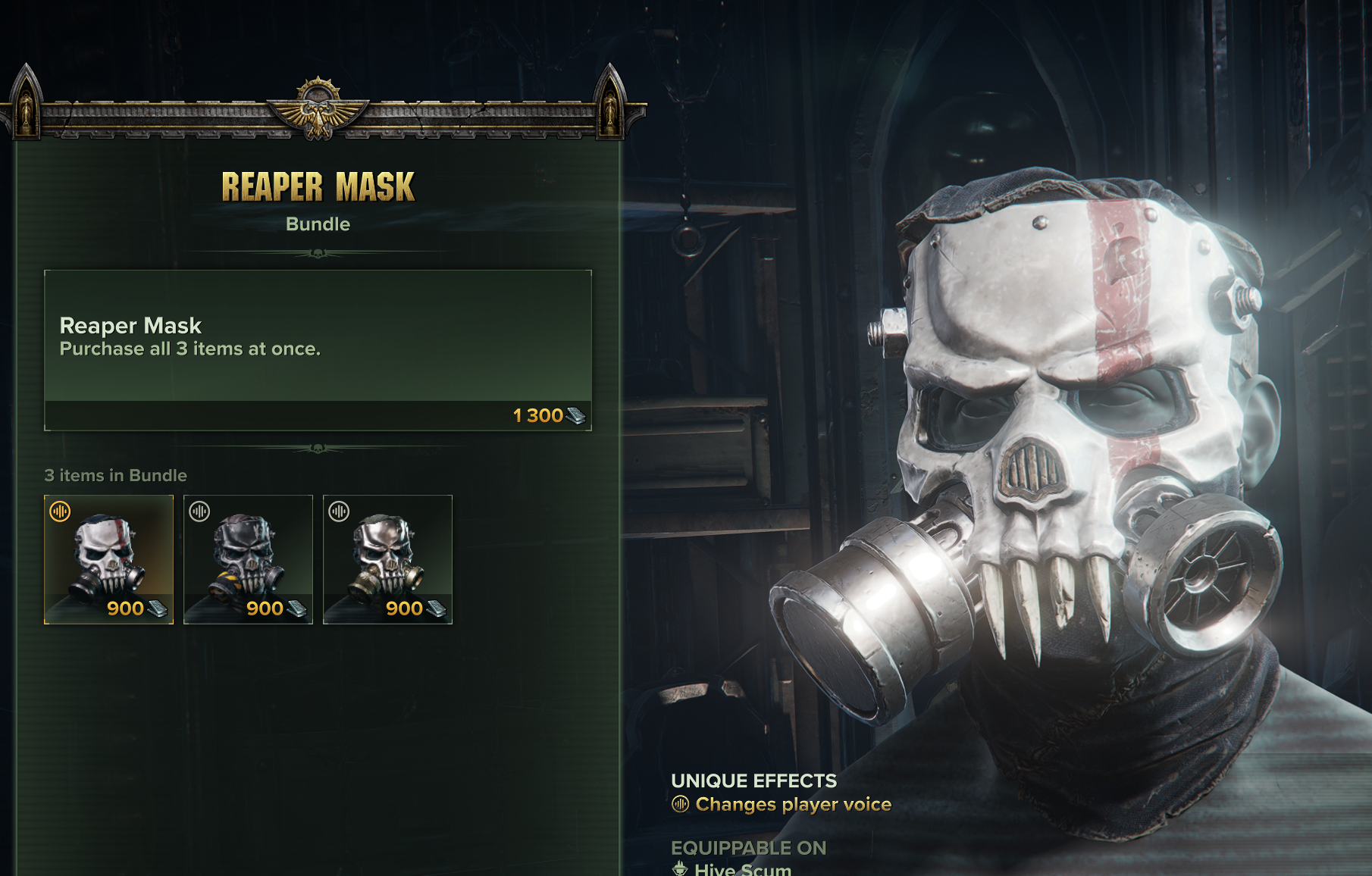
Task: Select the dark mask with hazard-striped filter
Action: coord(248,559)
